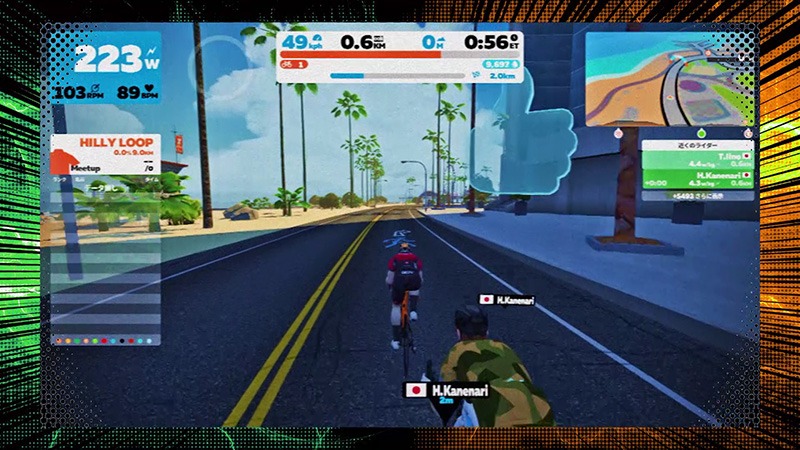Click the green circle icon below the minimap
This screenshot has width=800, height=450.
point(699,131)
